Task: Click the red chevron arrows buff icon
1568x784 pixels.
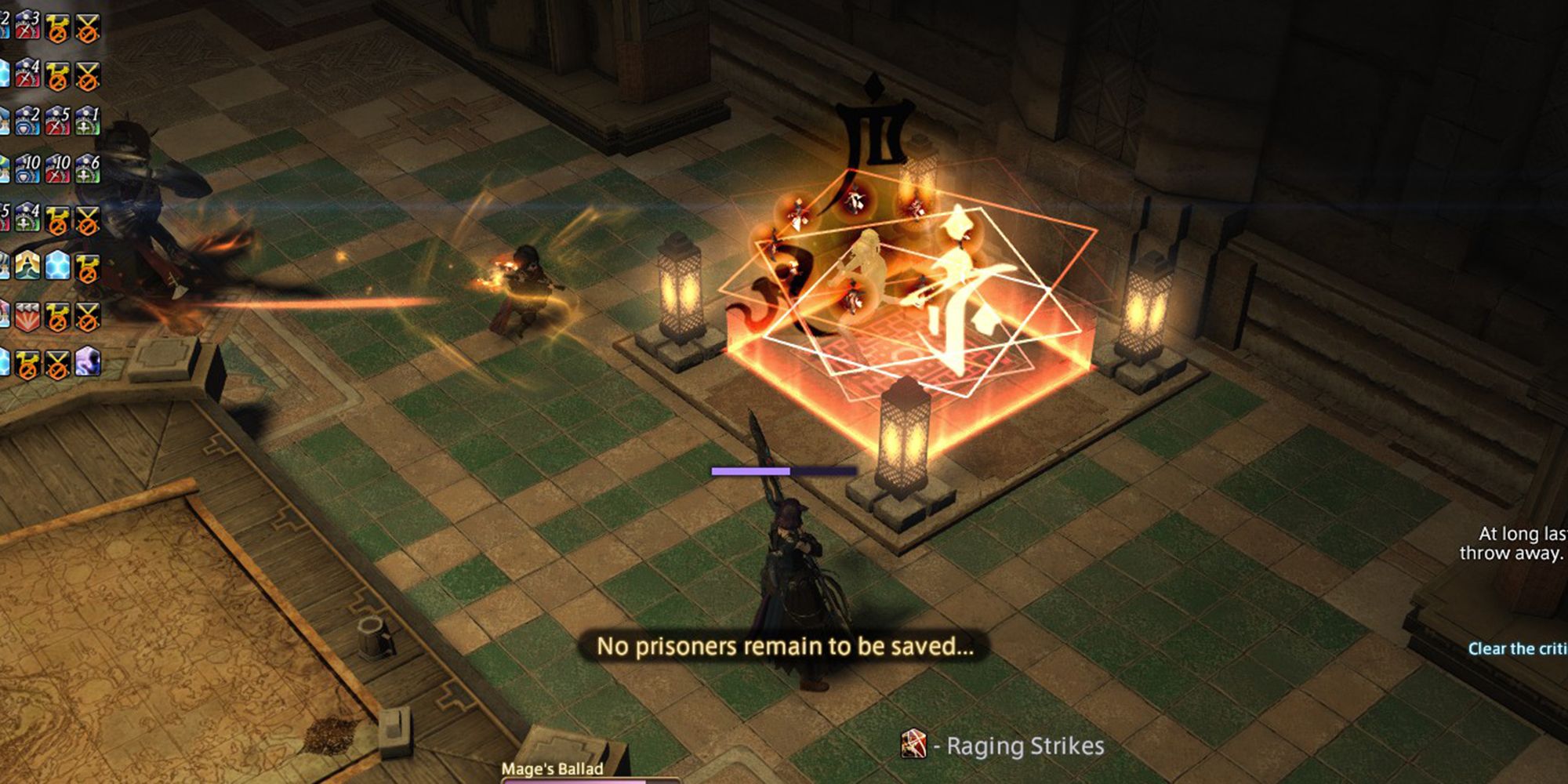Action: 27,316
